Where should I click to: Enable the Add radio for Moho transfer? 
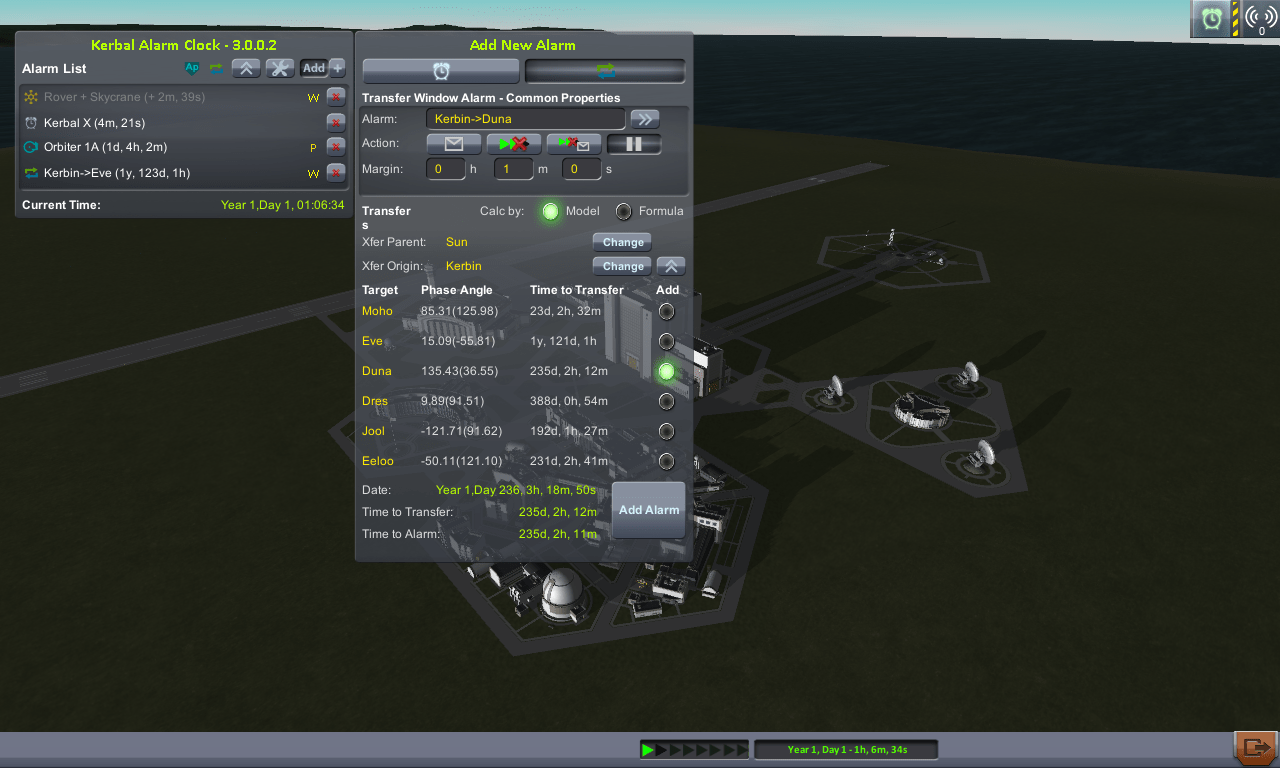pyautogui.click(x=666, y=311)
